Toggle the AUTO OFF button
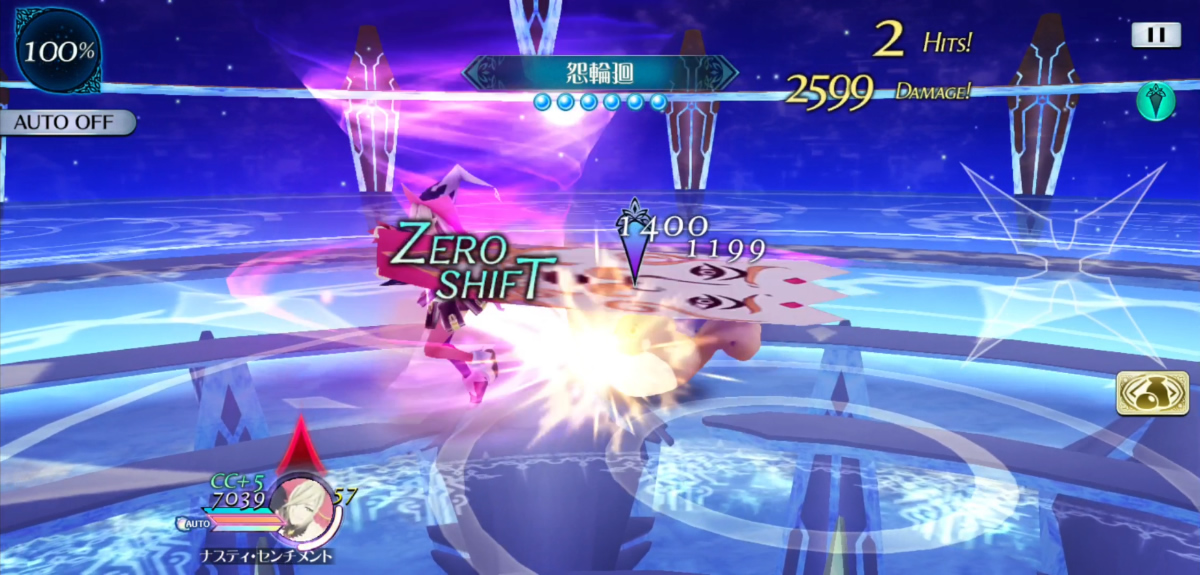 tap(66, 123)
